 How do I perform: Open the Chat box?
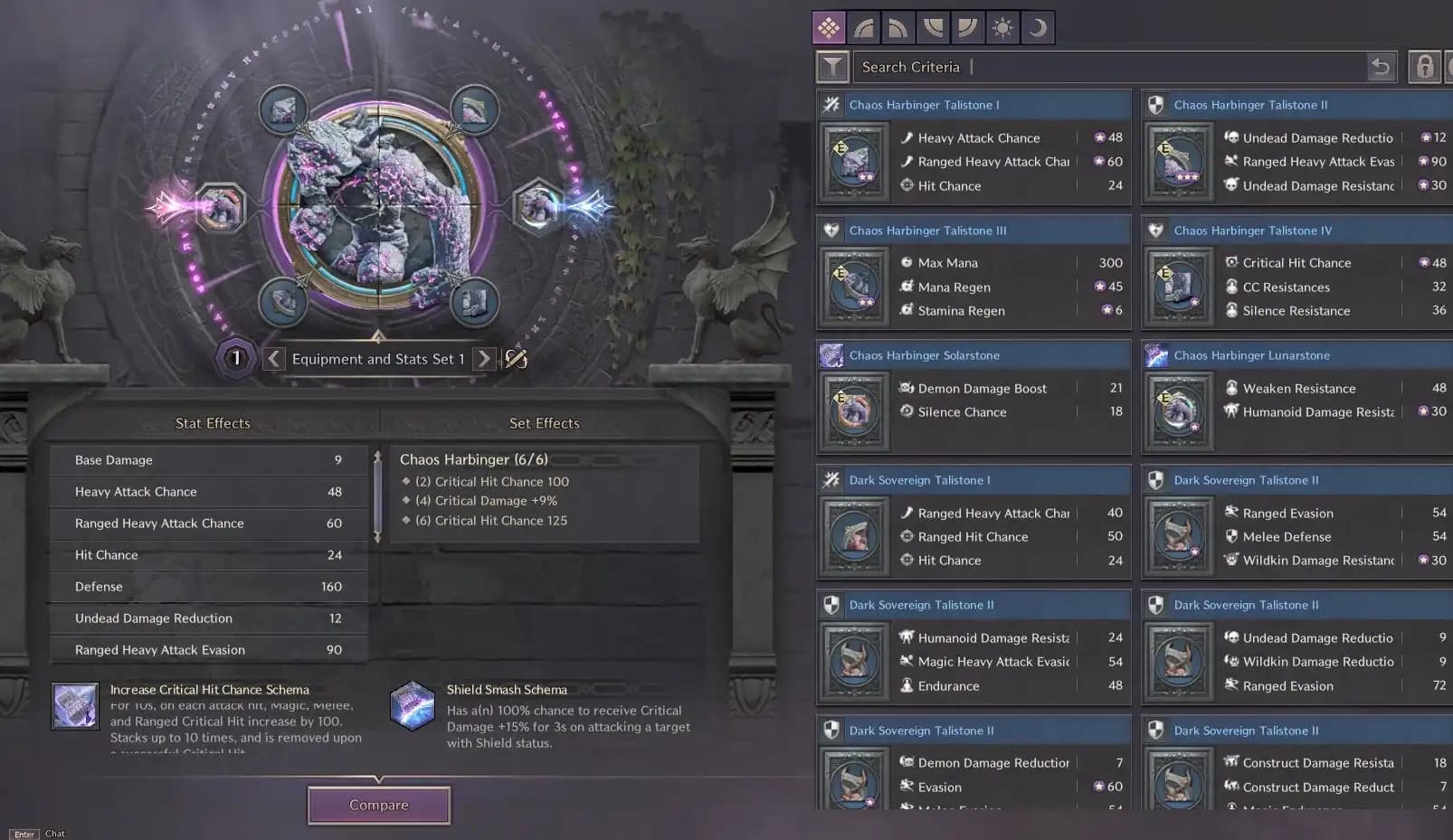tap(54, 834)
